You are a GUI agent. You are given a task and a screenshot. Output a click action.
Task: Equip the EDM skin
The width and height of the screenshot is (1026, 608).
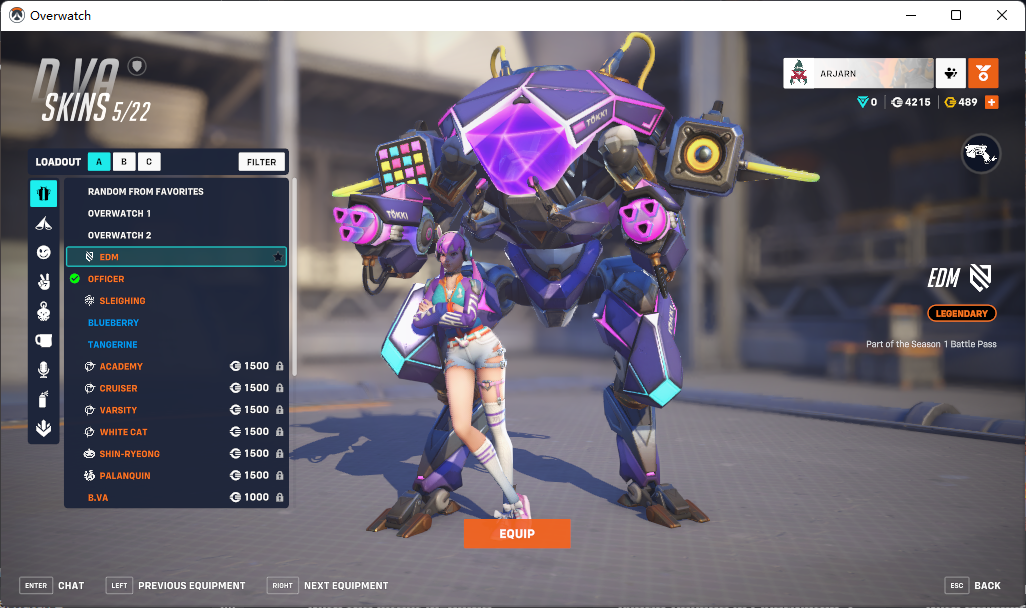tap(516, 534)
